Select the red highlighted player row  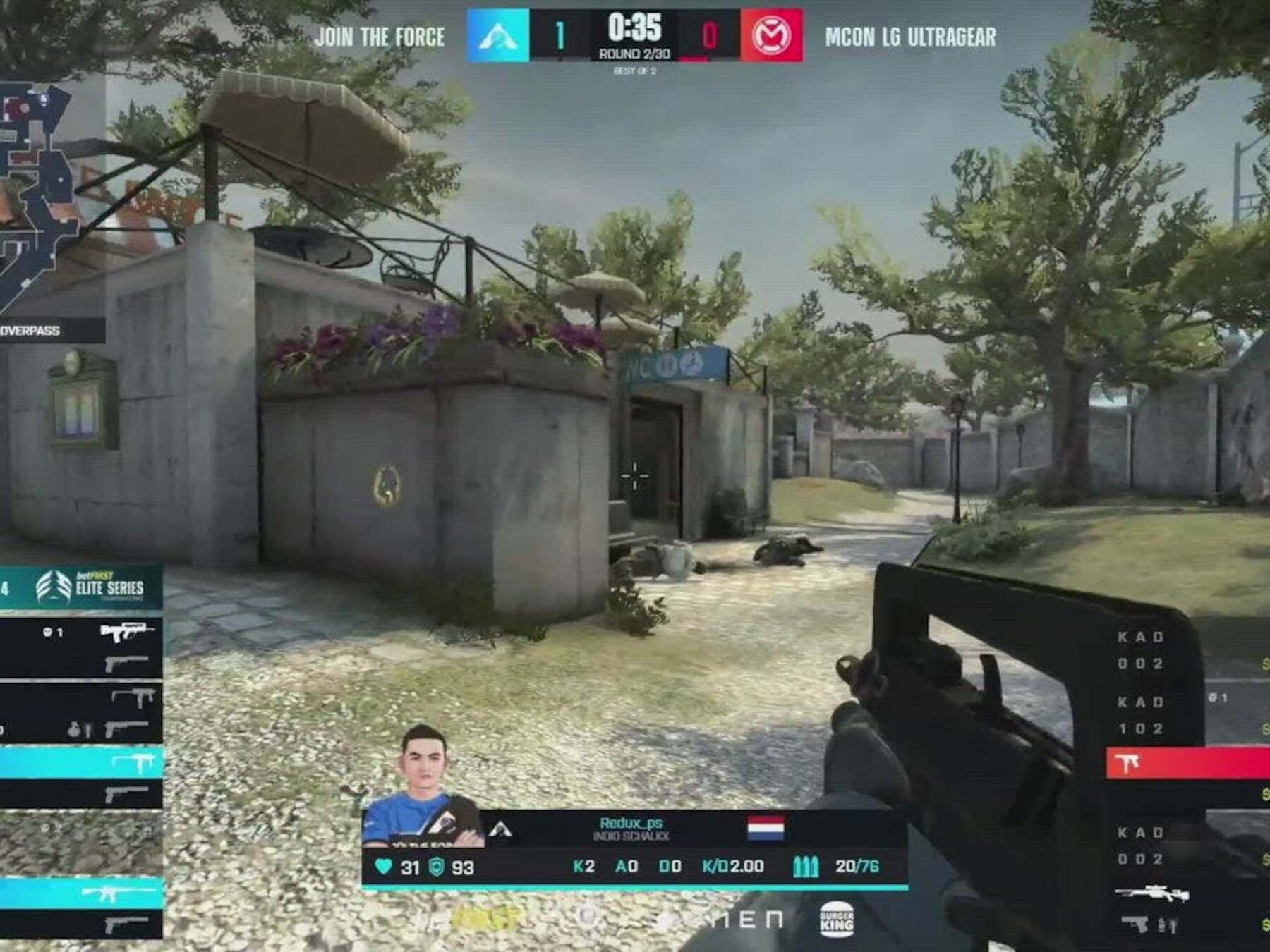[x=1188, y=764]
